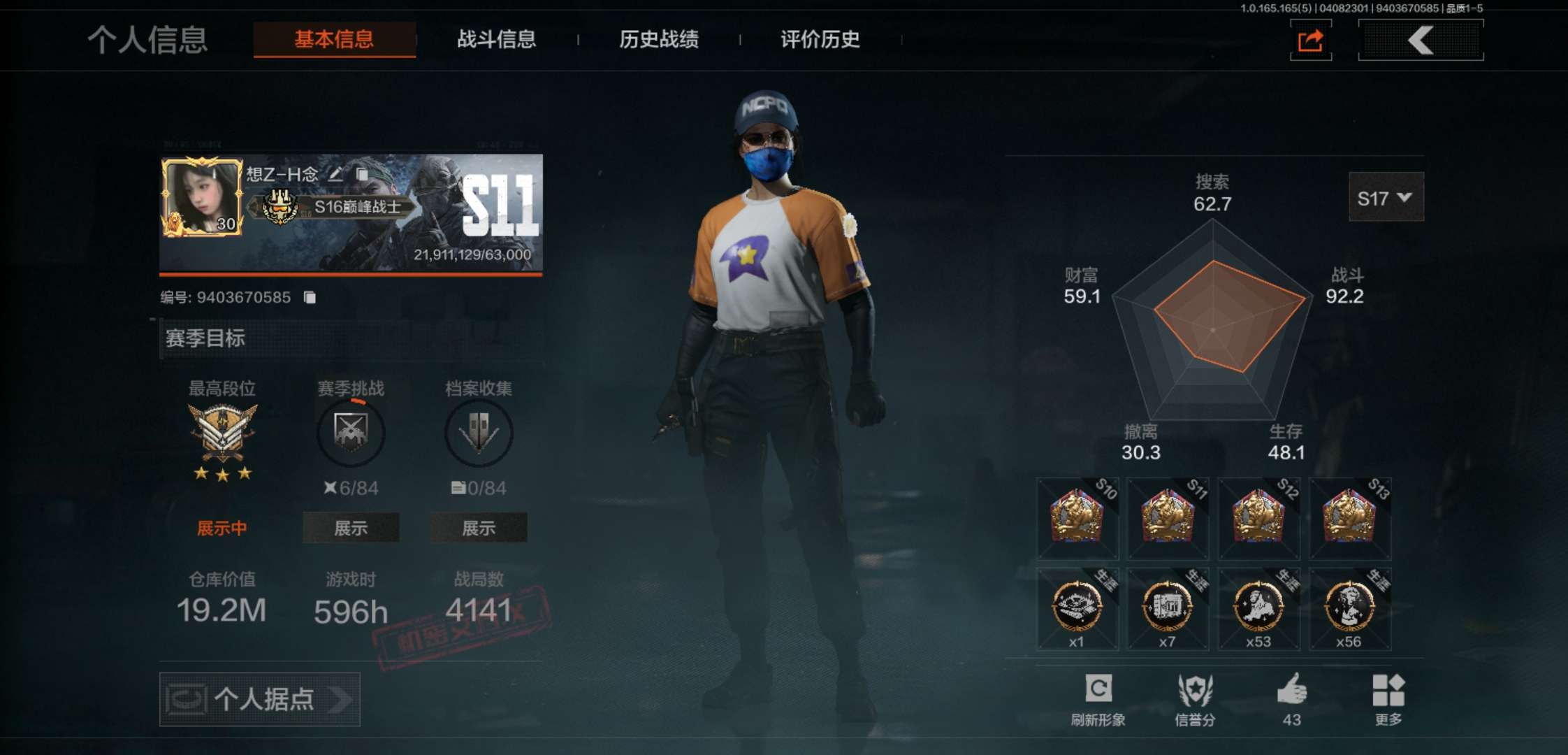Viewport: 1568px width, 755px height.
Task: Select the 档案收集 archive collection icon
Action: click(x=479, y=433)
